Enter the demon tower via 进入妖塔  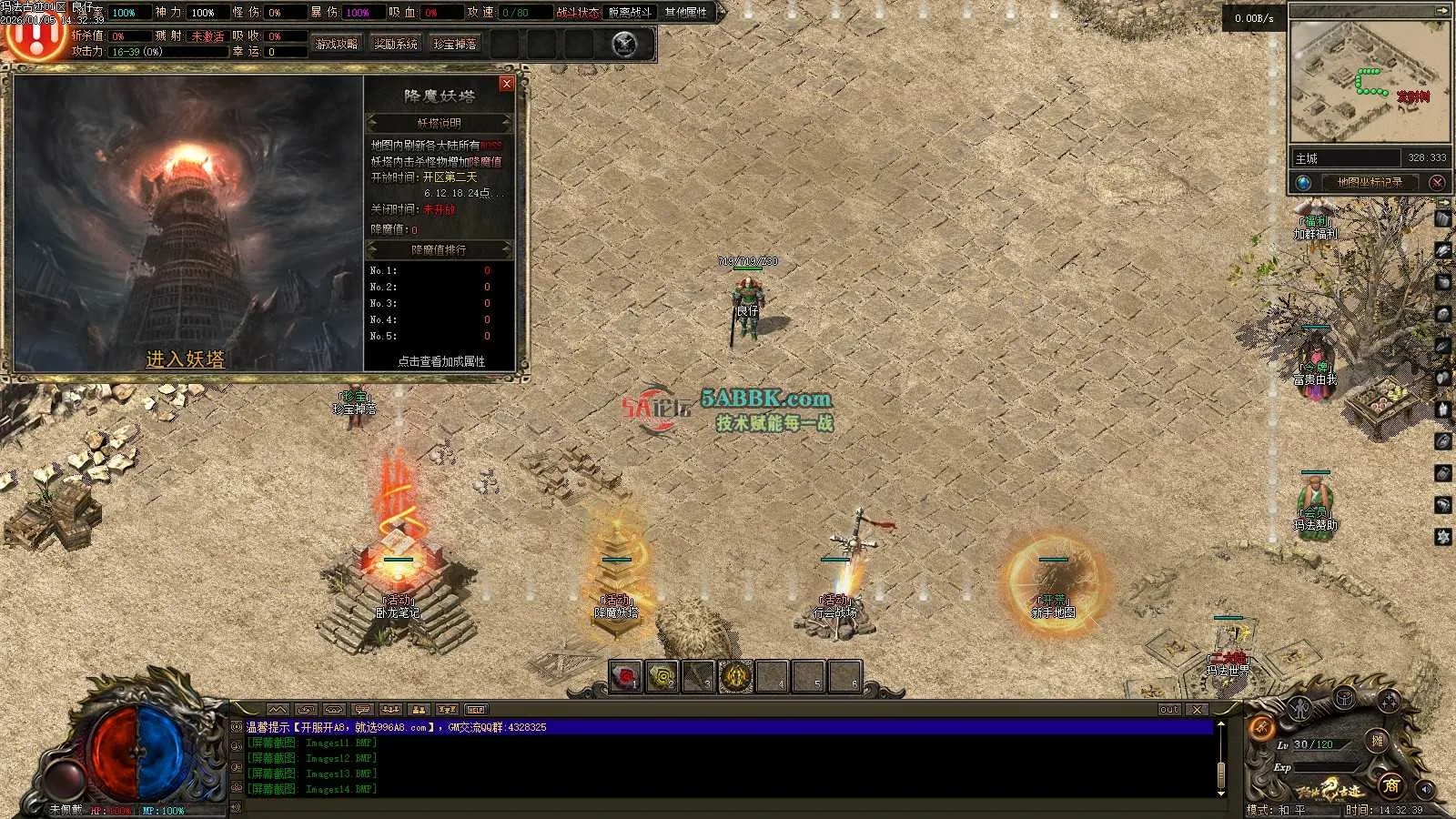click(x=186, y=359)
